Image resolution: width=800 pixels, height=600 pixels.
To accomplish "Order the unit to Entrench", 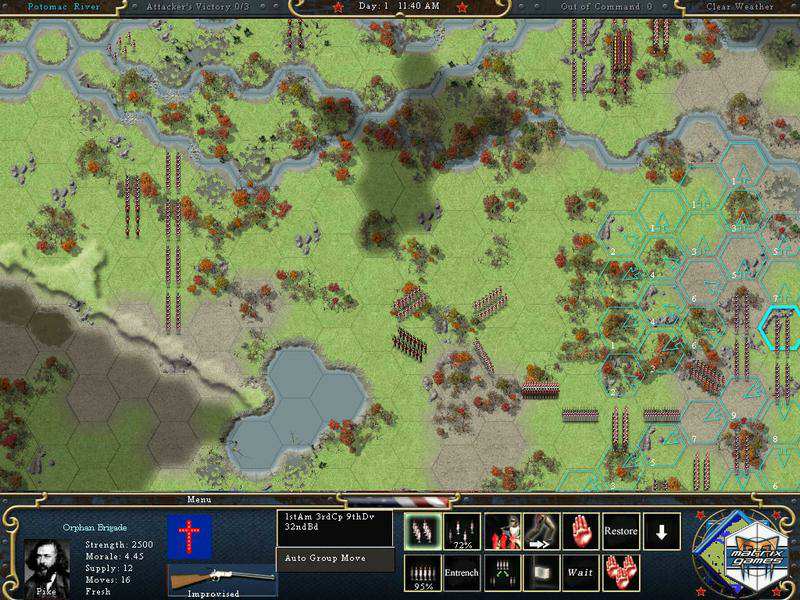I will (462, 573).
